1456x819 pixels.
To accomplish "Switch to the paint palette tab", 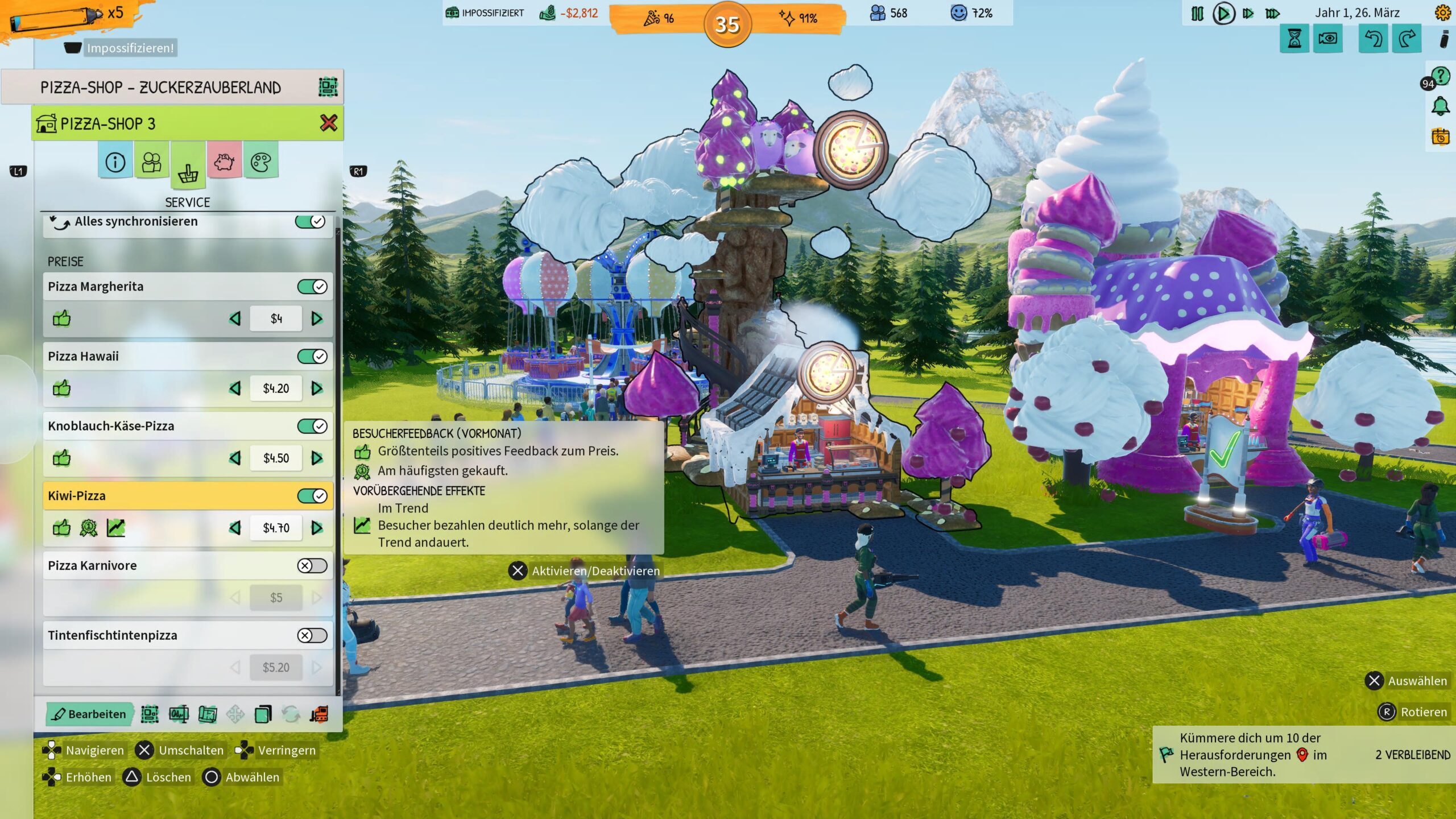I will 260,163.
